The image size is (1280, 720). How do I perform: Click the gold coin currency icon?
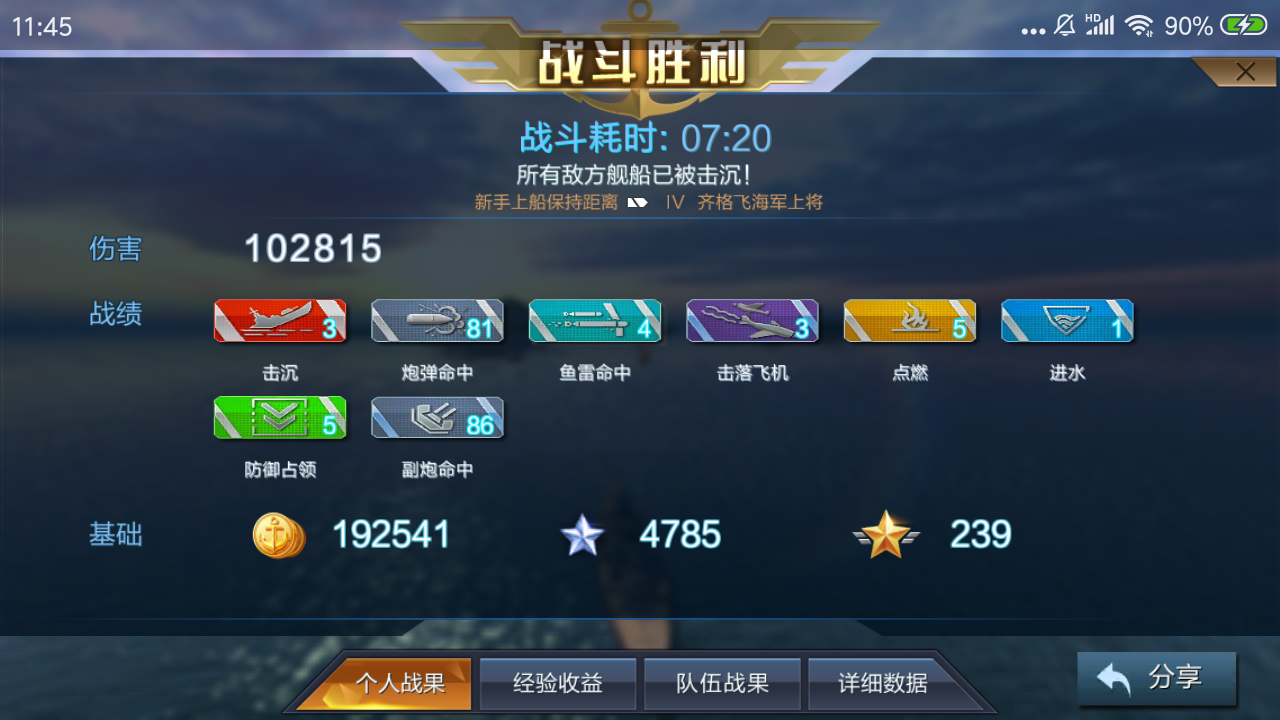coord(278,535)
